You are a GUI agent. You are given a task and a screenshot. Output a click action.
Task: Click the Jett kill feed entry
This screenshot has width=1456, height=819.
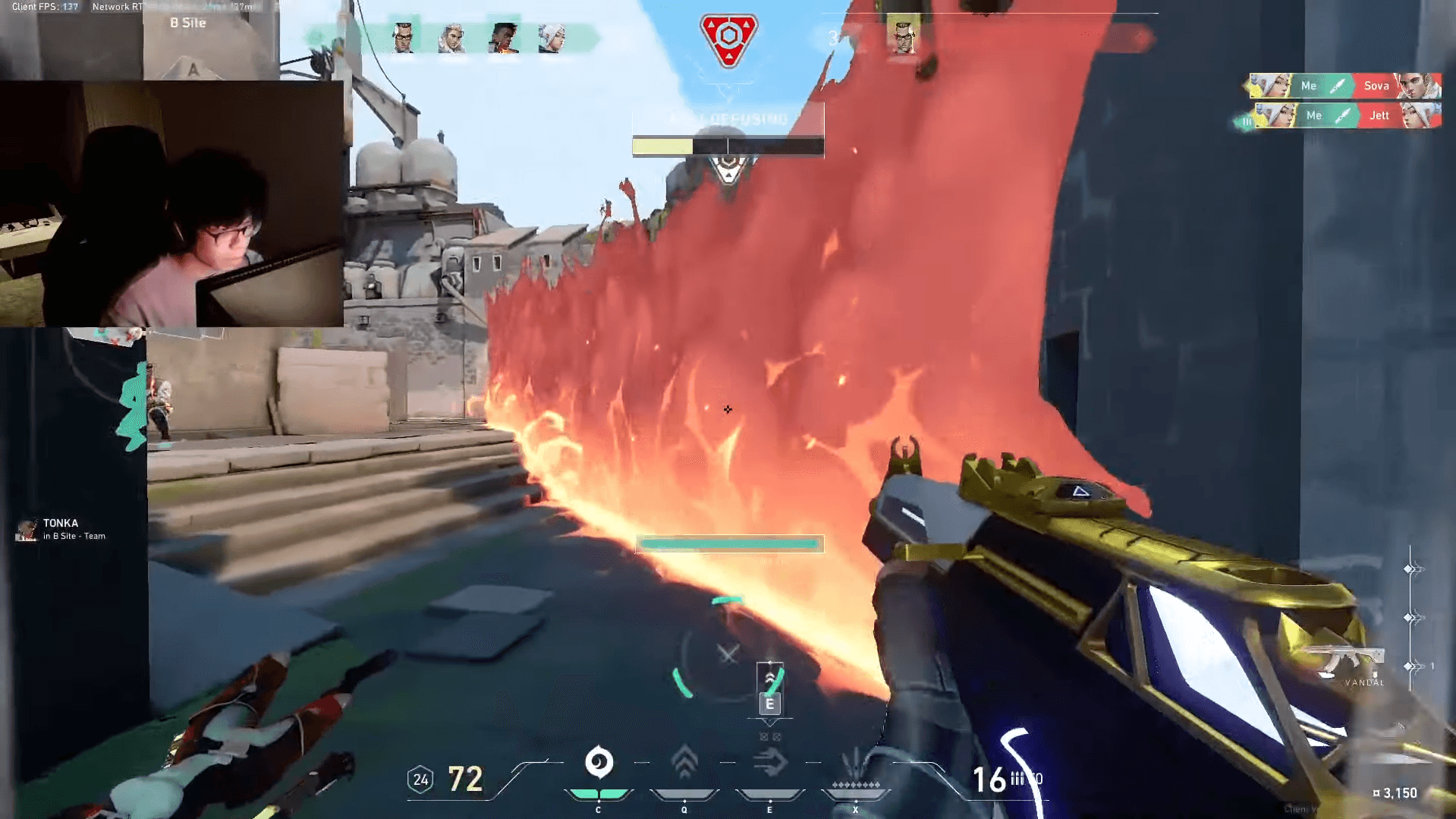[1344, 115]
